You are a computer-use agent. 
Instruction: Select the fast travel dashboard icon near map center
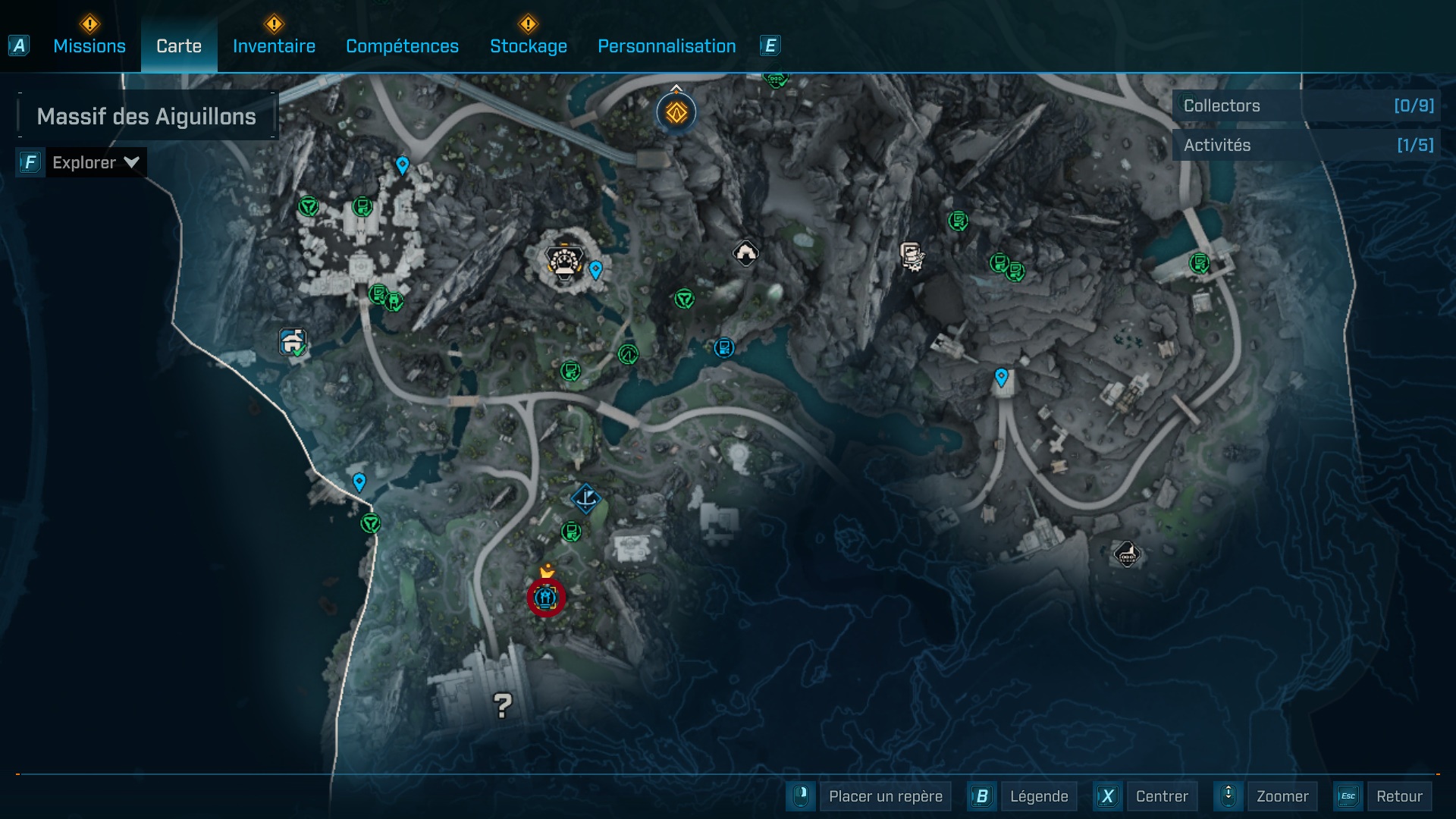point(563,262)
